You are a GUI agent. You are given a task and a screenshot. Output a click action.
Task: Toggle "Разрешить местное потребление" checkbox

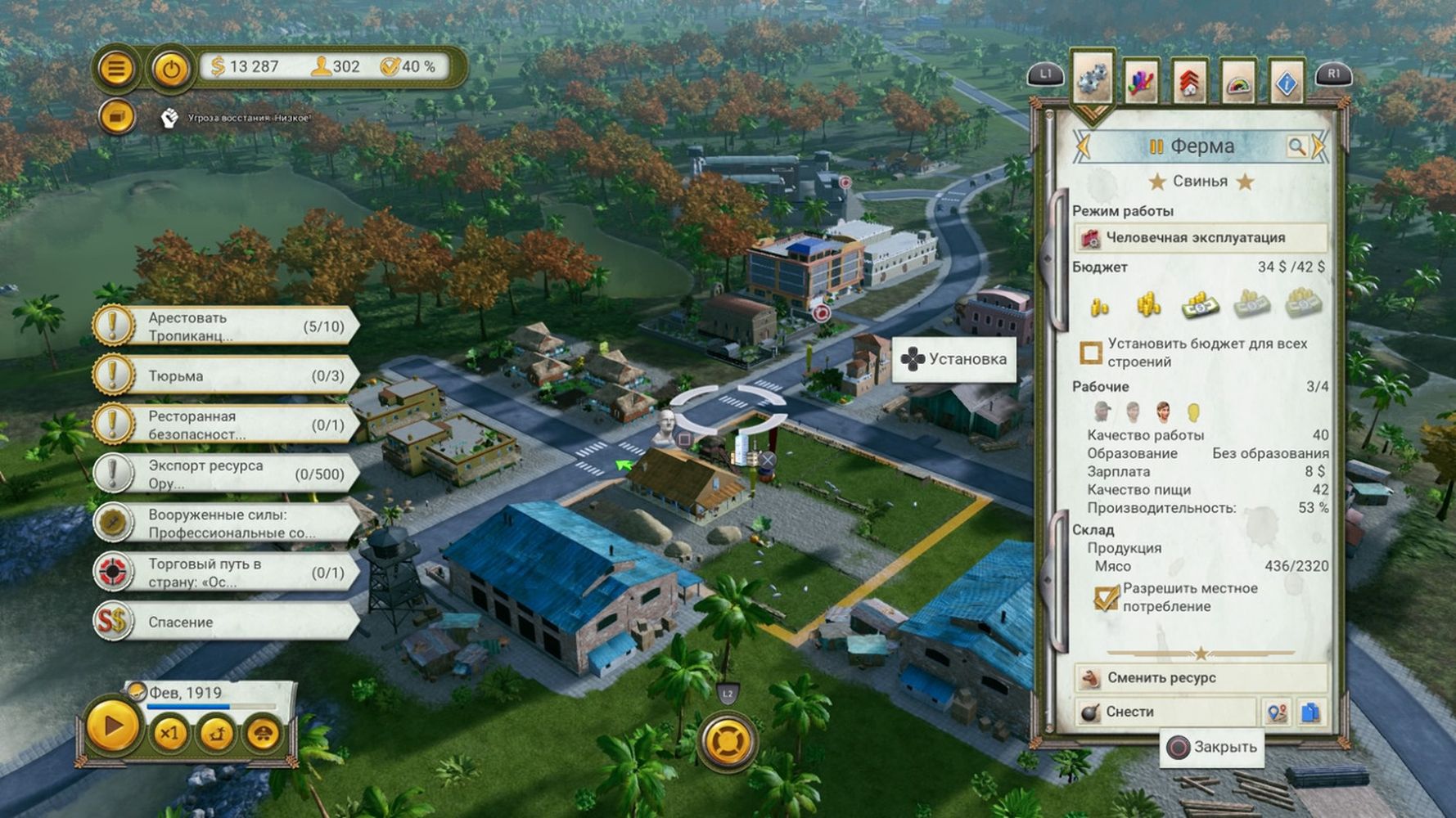(x=1106, y=597)
